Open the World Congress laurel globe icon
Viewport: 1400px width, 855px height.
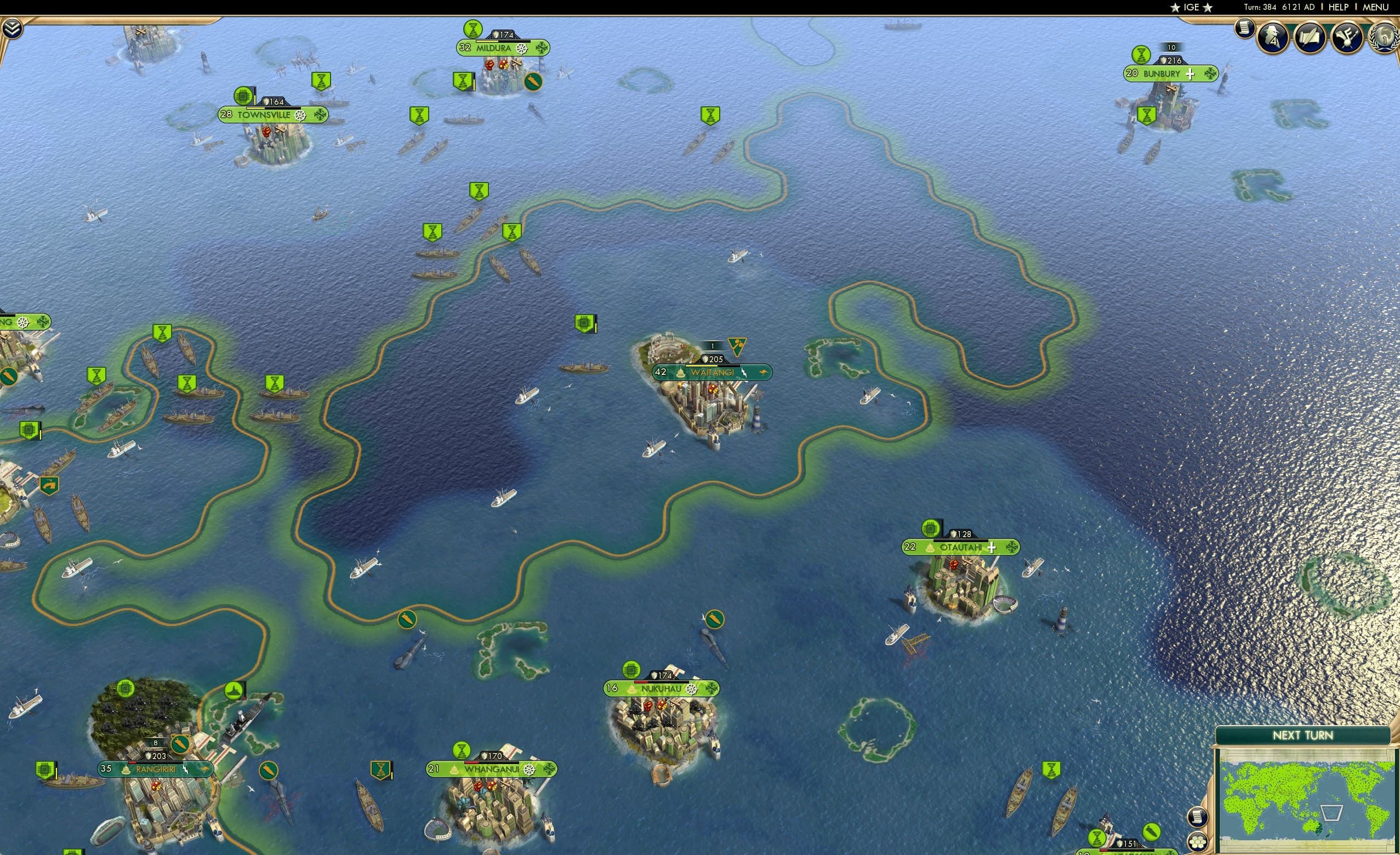[x=1385, y=38]
